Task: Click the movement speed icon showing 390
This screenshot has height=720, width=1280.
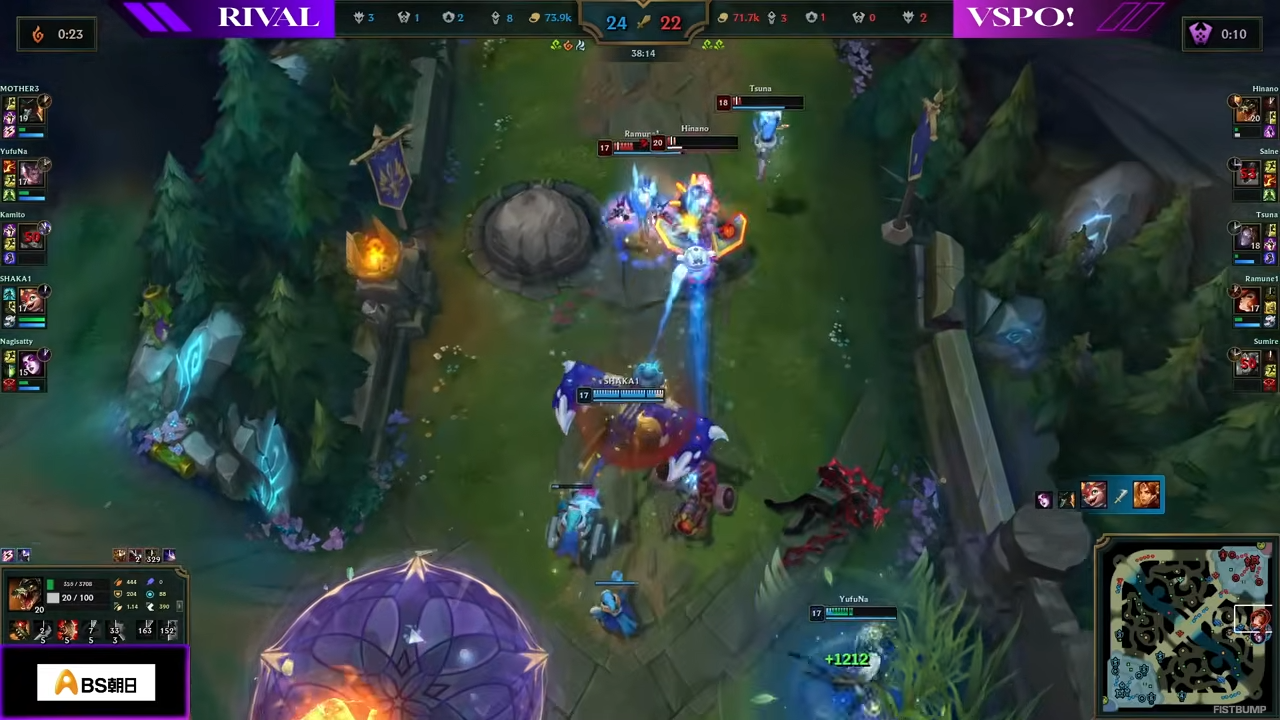Action: click(x=151, y=607)
